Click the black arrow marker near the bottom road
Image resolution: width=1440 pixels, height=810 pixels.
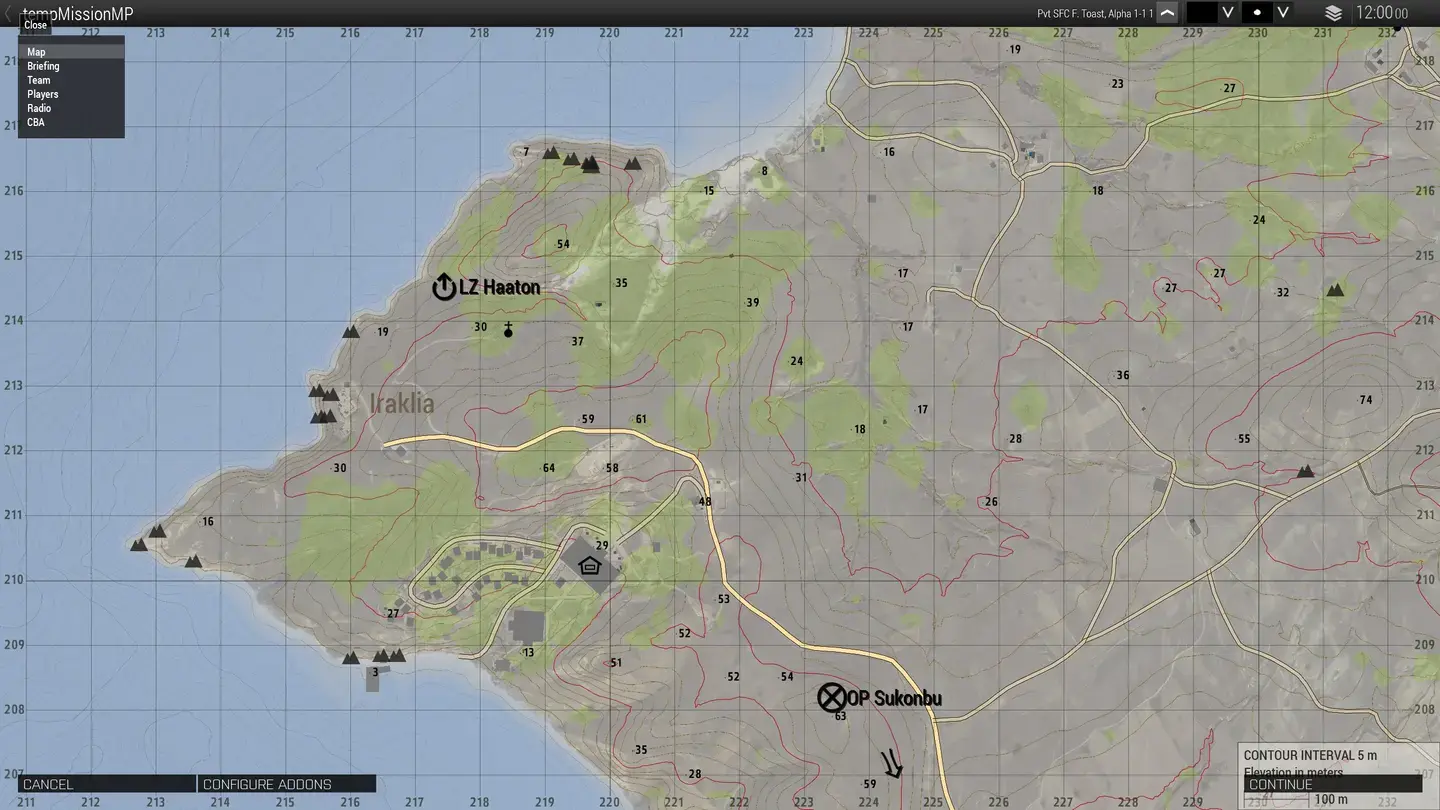890,765
